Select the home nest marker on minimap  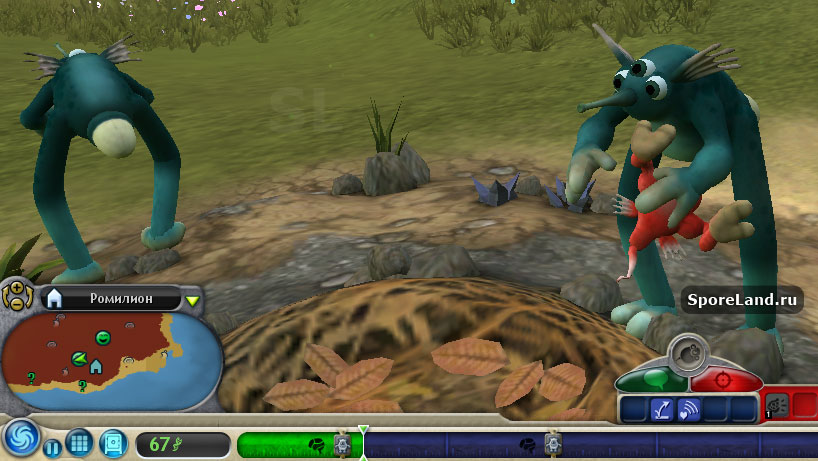point(96,366)
